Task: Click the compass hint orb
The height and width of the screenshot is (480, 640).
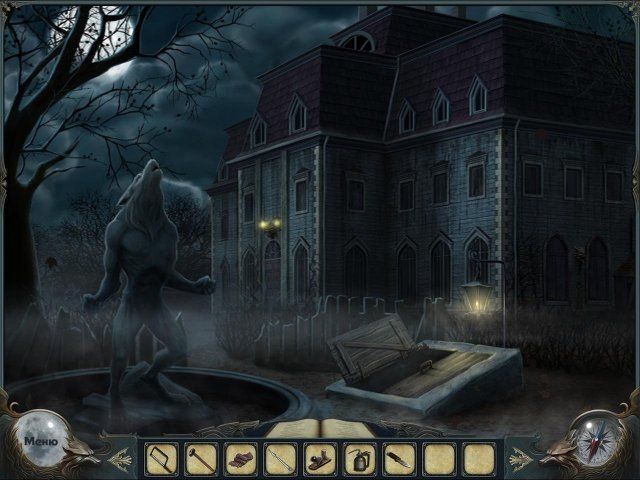Action: coord(599,438)
